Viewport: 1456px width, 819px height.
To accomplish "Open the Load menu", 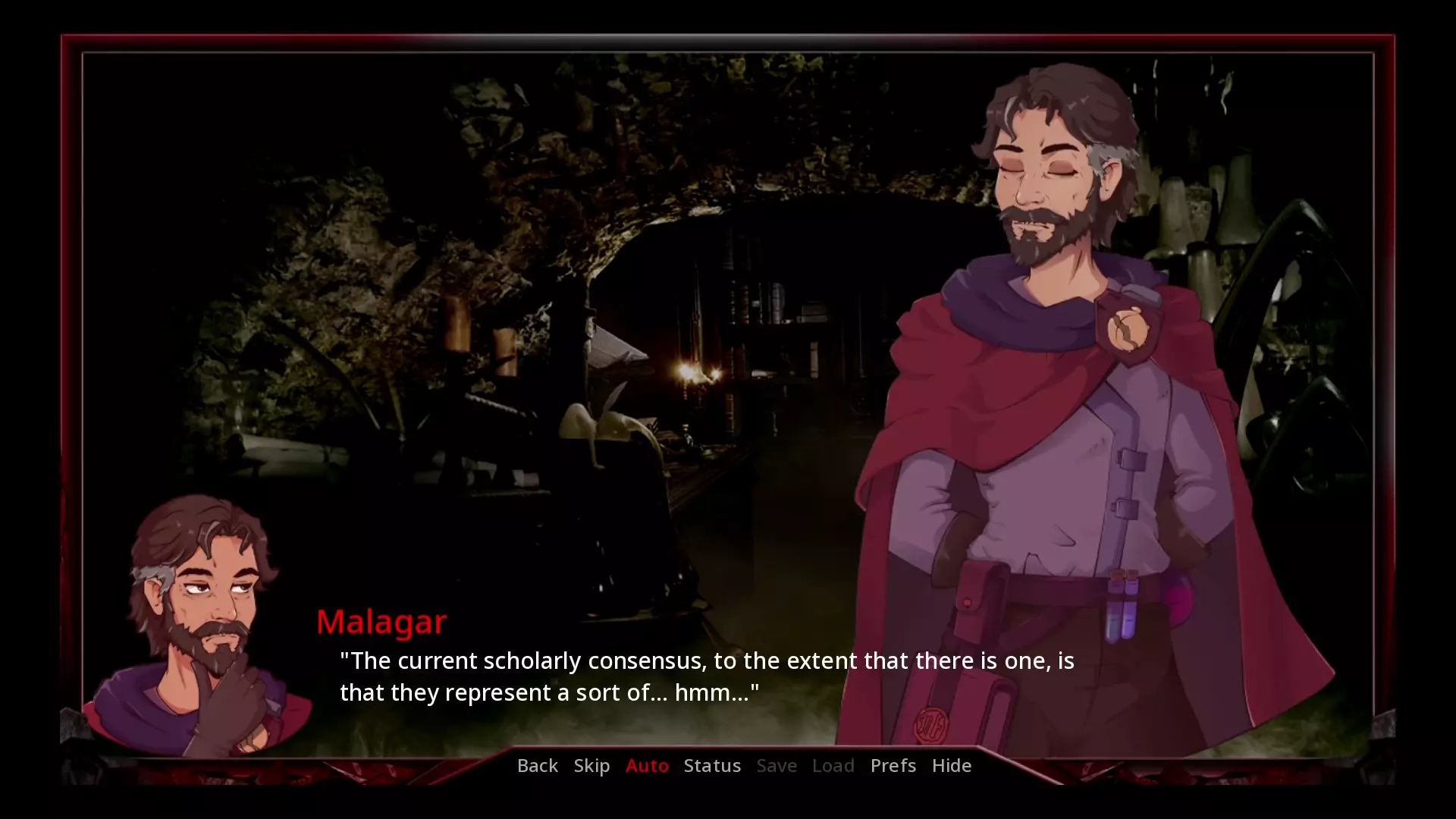I will 833,766.
